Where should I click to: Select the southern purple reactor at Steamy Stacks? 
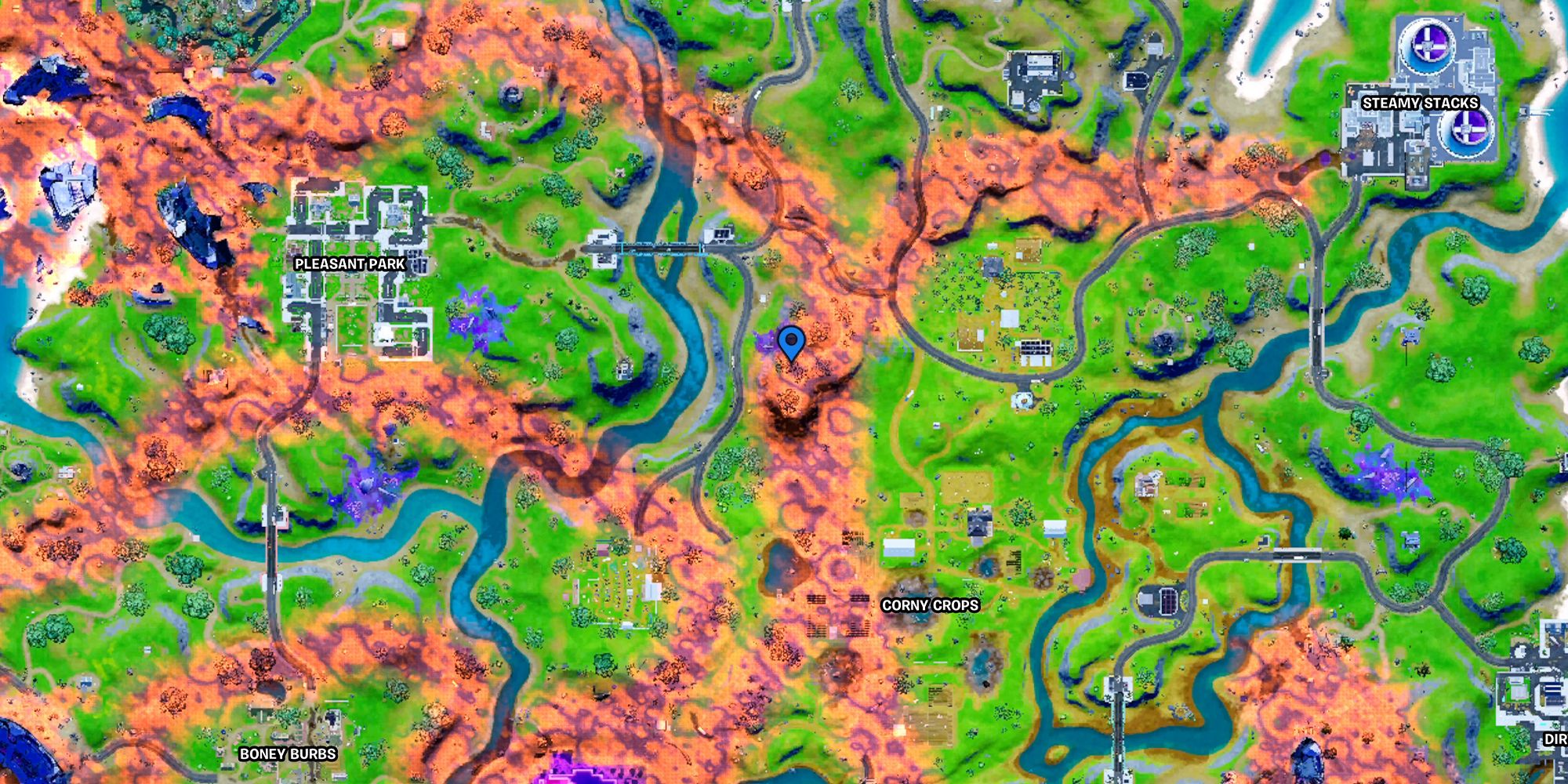tap(1468, 130)
